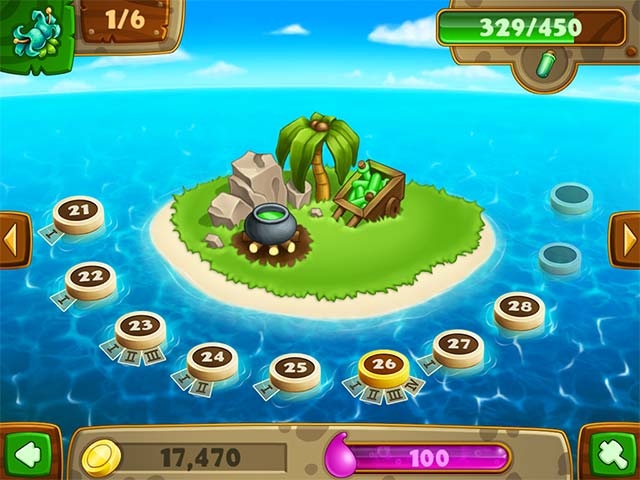Select level 21 node

[78, 212]
